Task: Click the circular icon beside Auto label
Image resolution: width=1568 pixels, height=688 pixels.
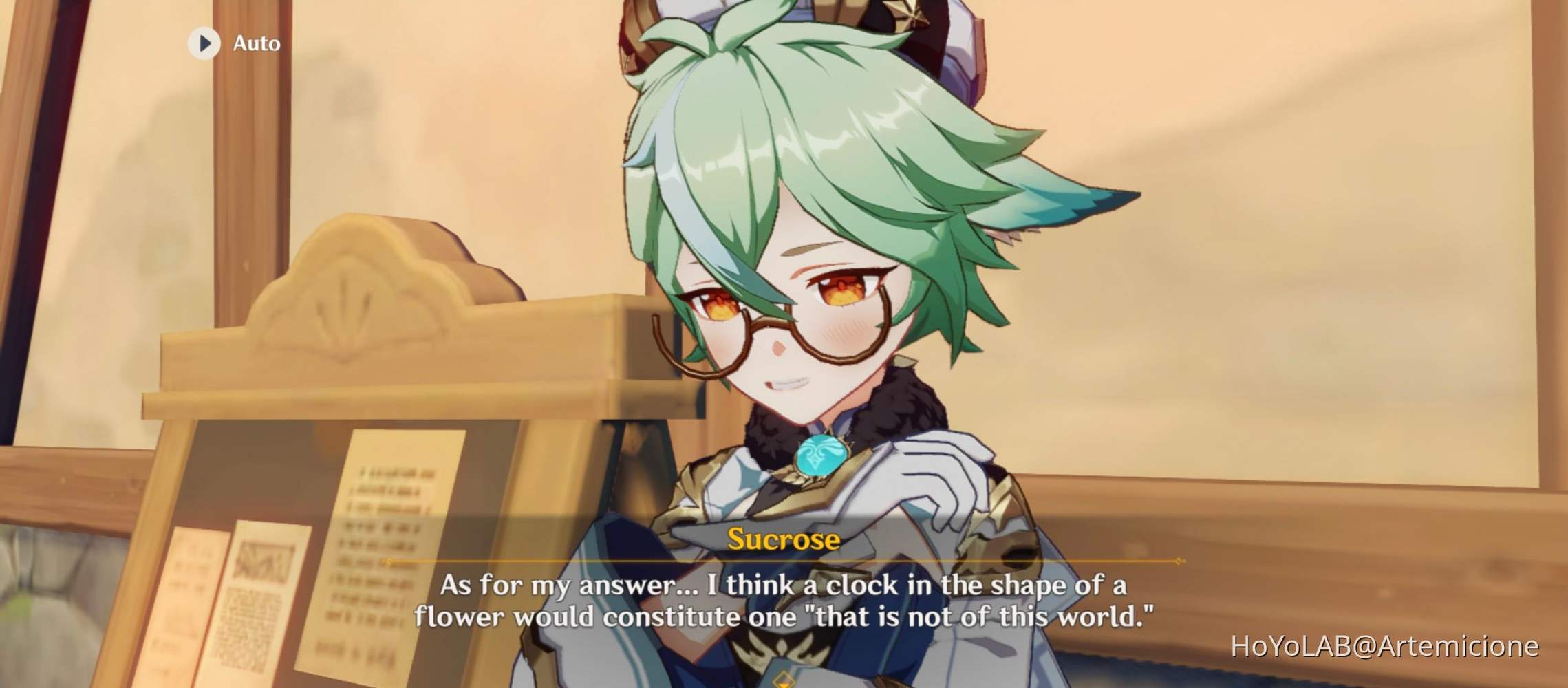Action: pos(204,43)
